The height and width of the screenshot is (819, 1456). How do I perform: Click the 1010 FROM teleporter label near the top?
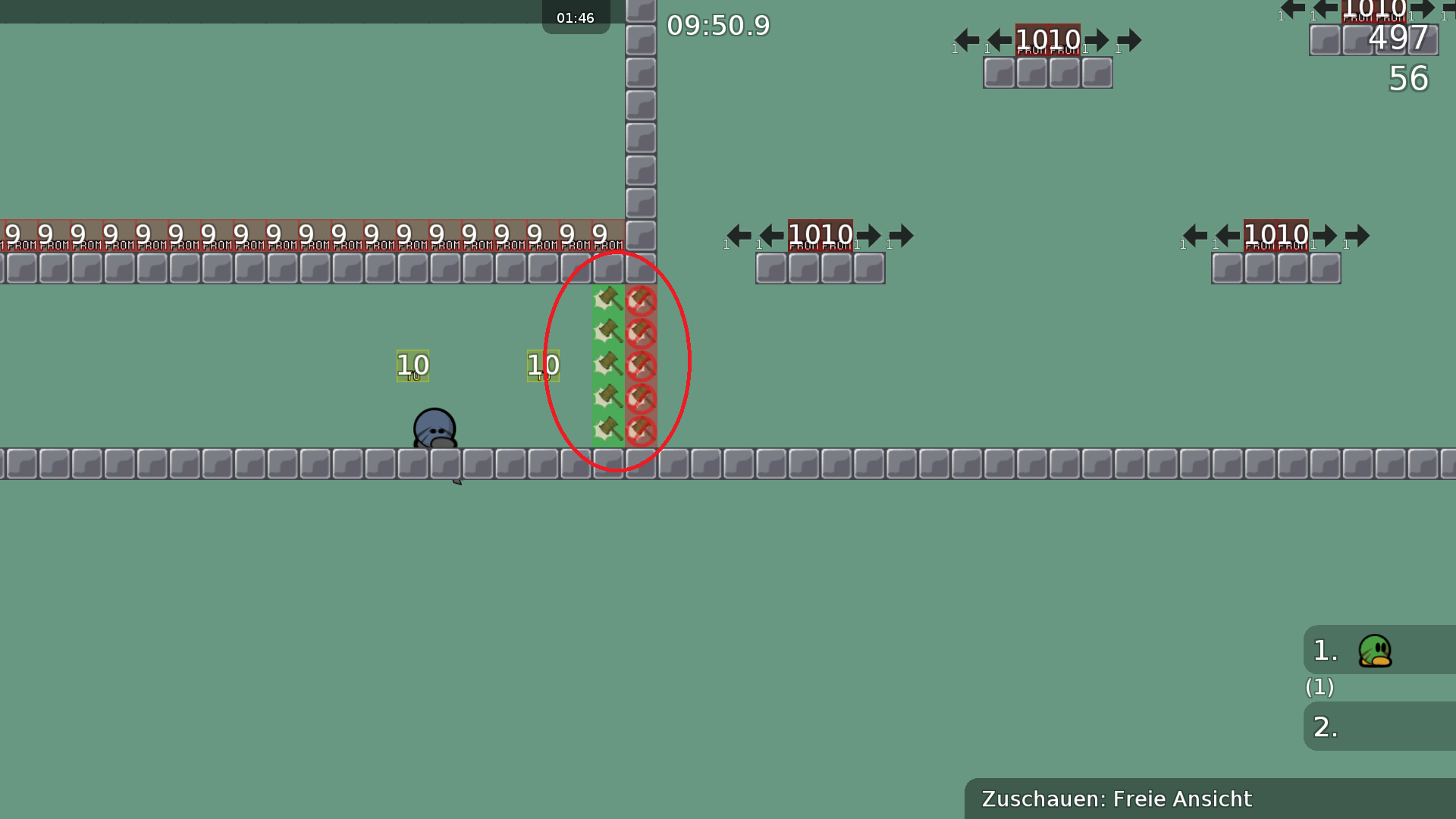(x=1048, y=41)
